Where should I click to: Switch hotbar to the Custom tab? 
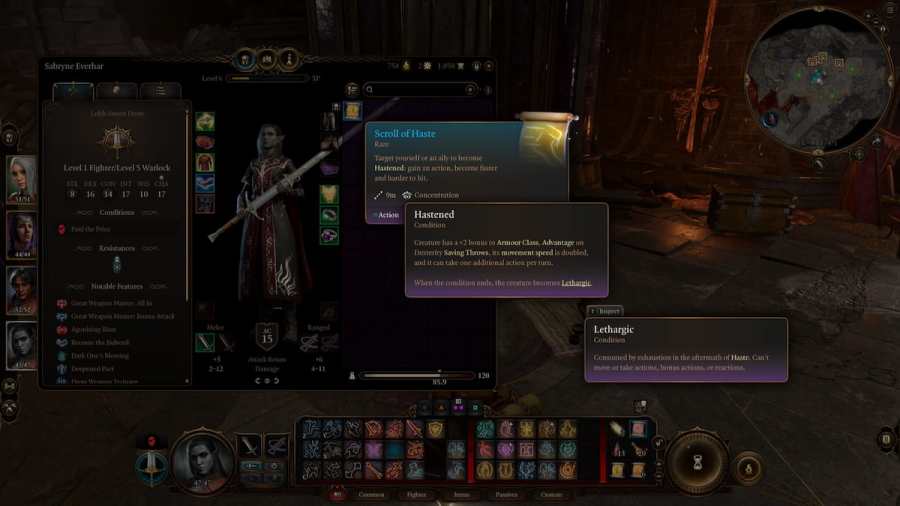point(551,494)
